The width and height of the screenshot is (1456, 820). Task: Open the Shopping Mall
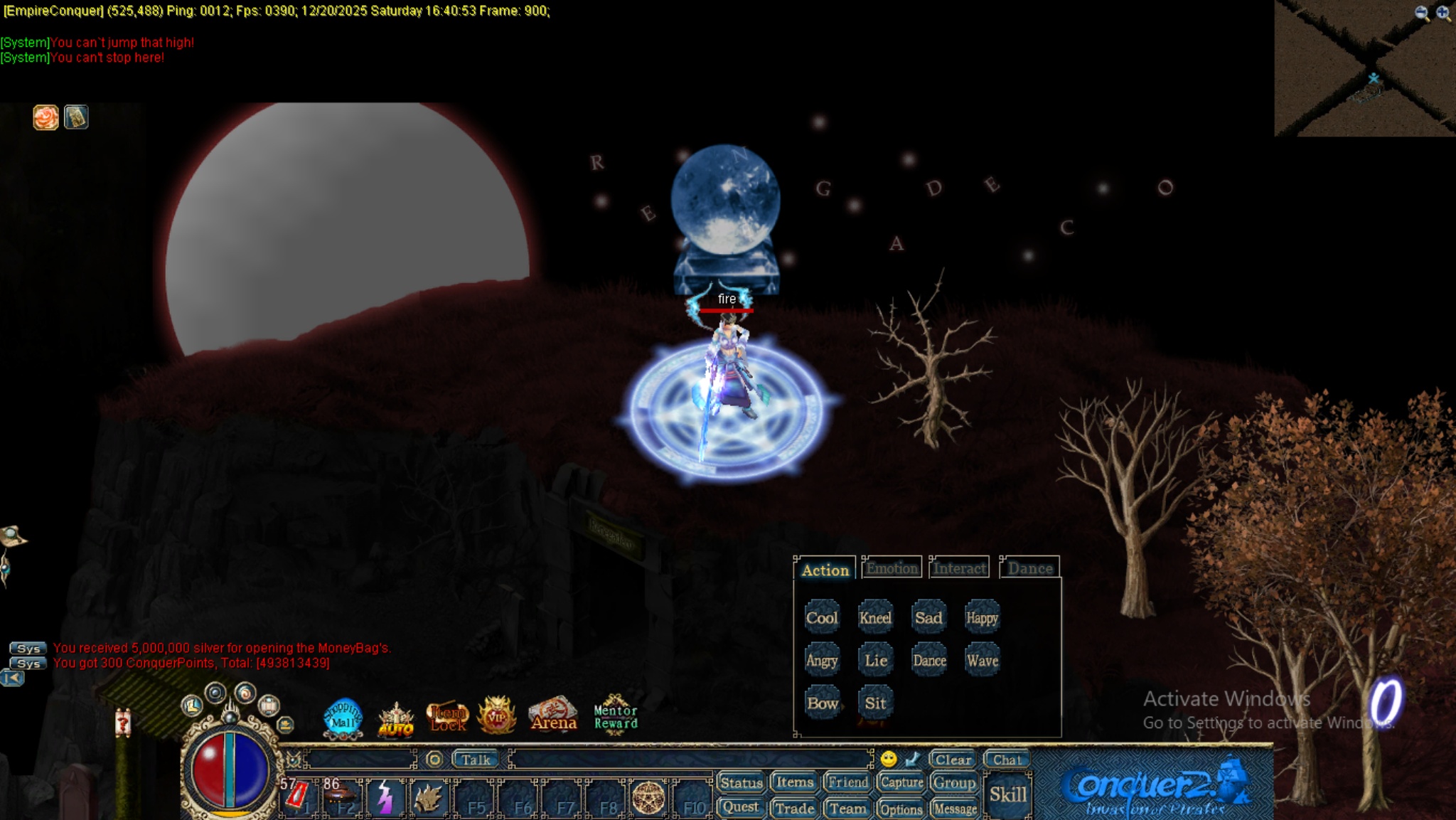[x=343, y=715]
